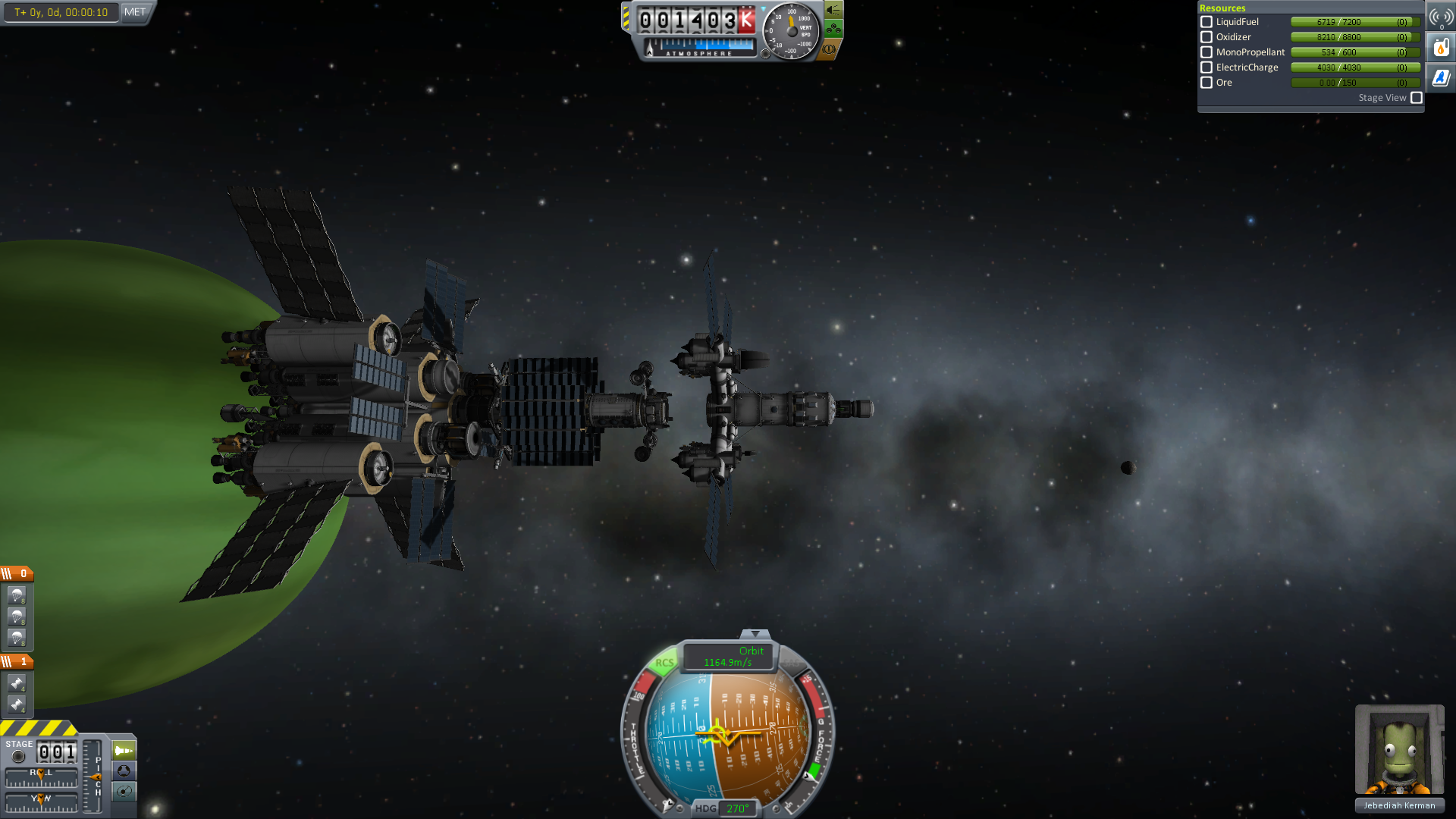Open Jebediah Kerman's crew portrait
Viewport: 1456px width, 819px height.
tap(1399, 749)
